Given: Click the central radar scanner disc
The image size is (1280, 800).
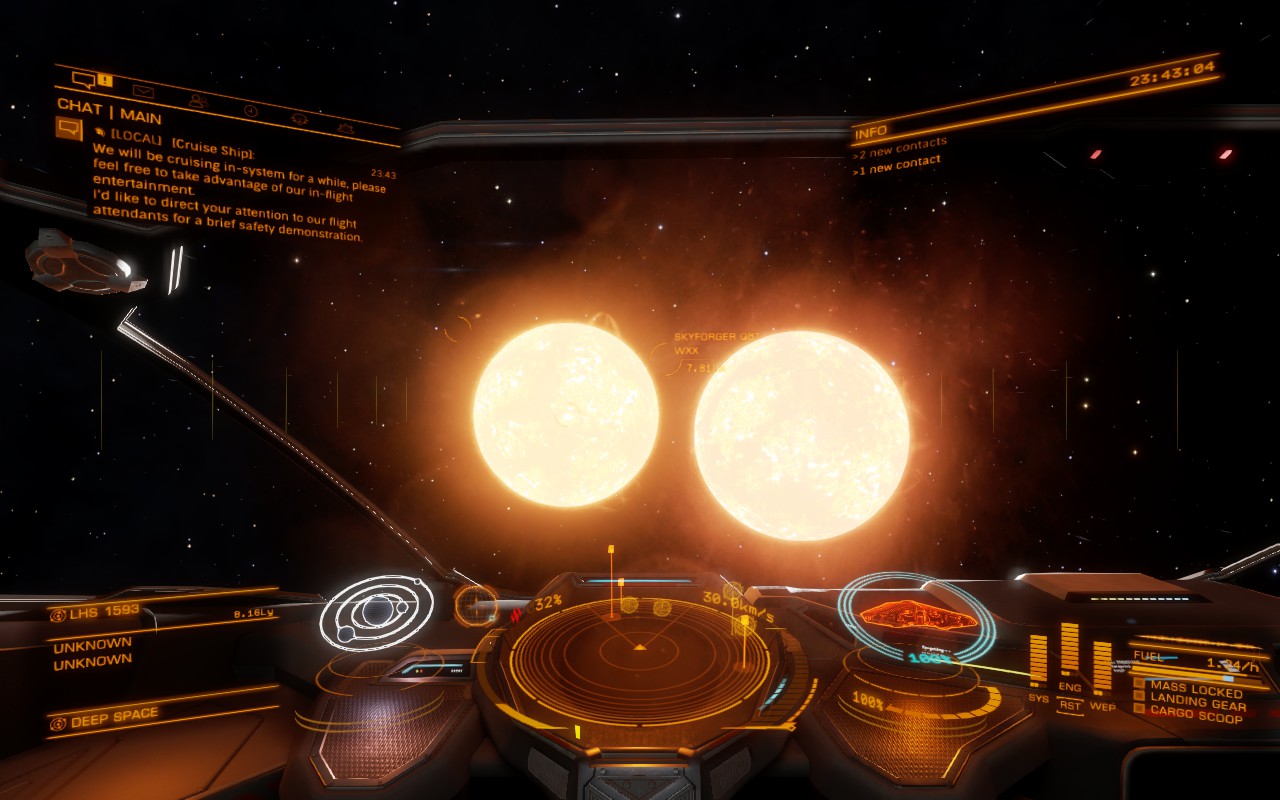Looking at the screenshot, I should (639, 648).
